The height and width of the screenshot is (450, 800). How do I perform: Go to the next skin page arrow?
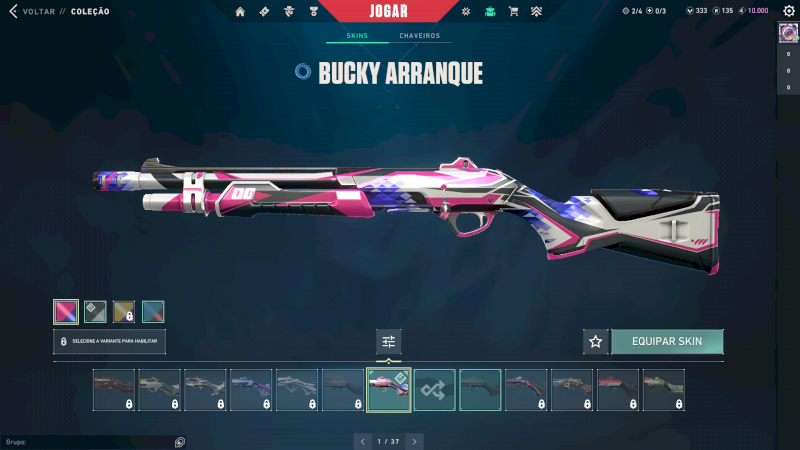click(415, 441)
